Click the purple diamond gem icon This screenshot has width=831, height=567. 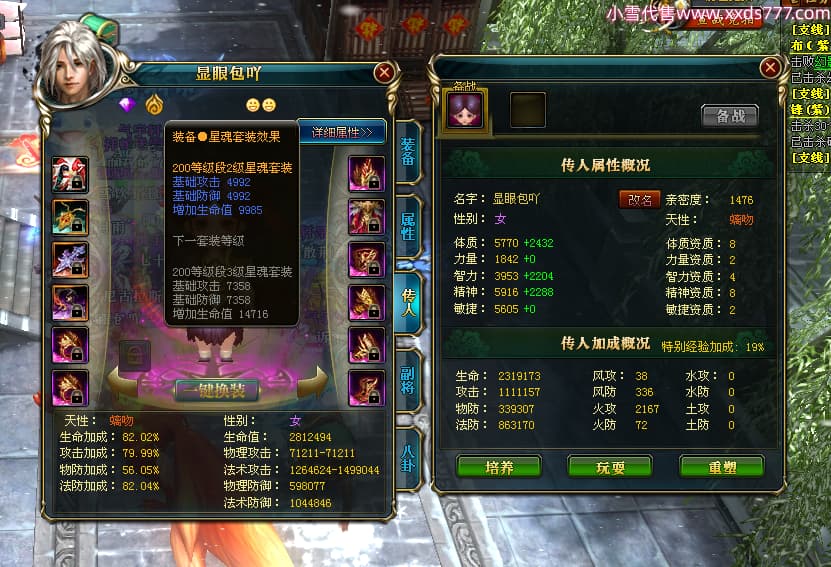[127, 104]
